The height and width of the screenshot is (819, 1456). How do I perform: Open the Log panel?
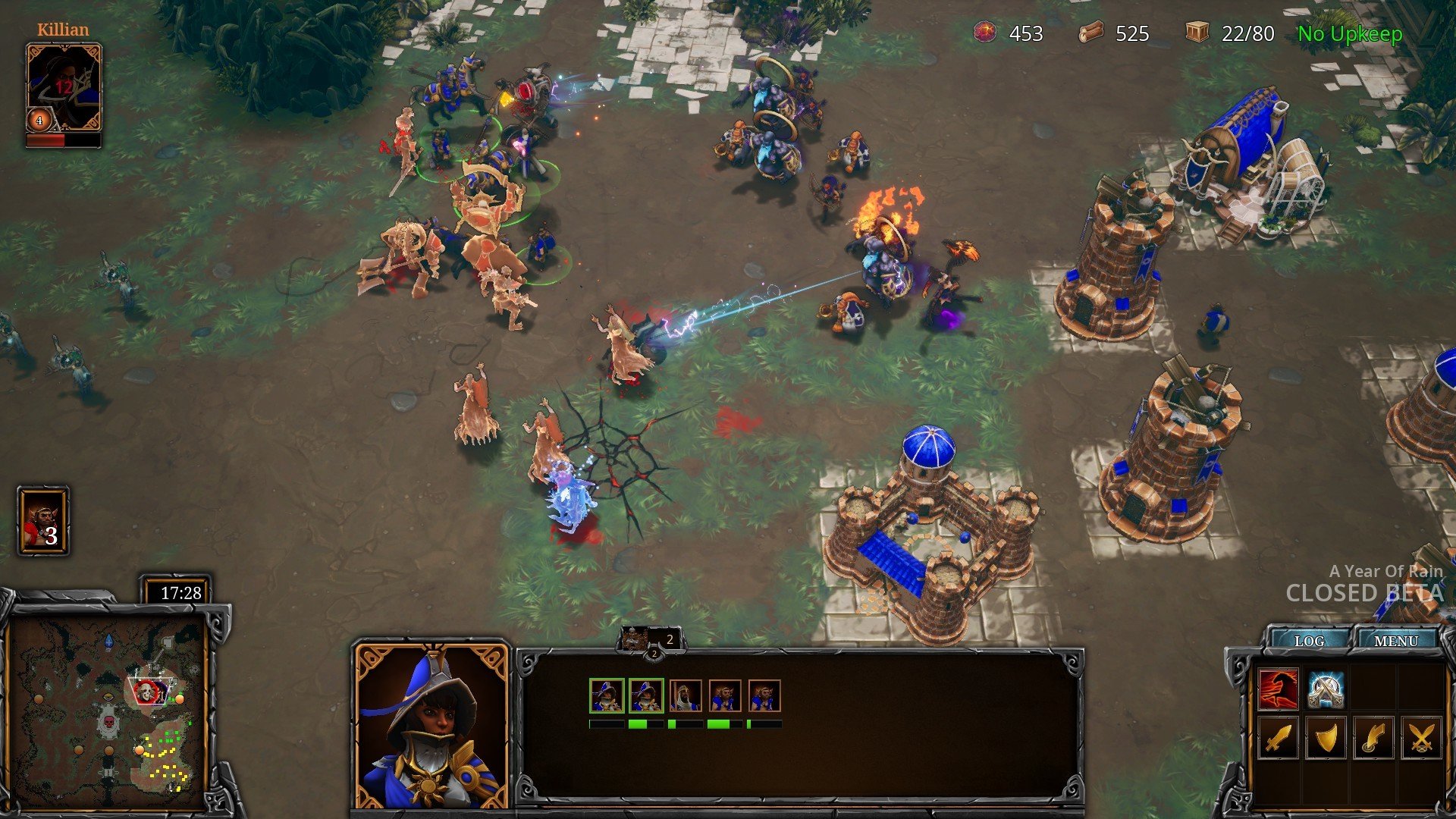click(1309, 641)
